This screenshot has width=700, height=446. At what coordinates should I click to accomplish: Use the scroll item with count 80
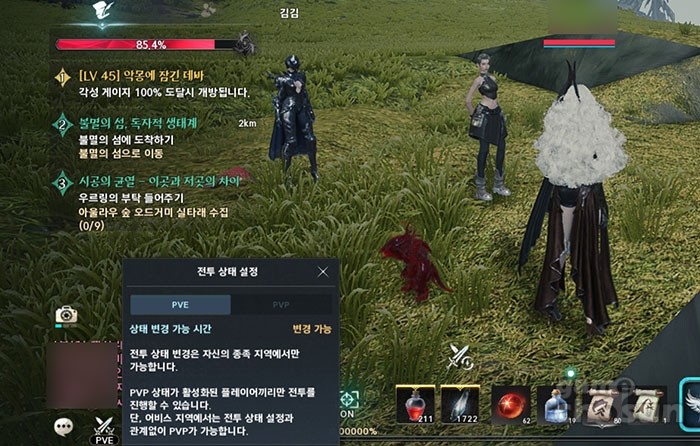(x=602, y=404)
